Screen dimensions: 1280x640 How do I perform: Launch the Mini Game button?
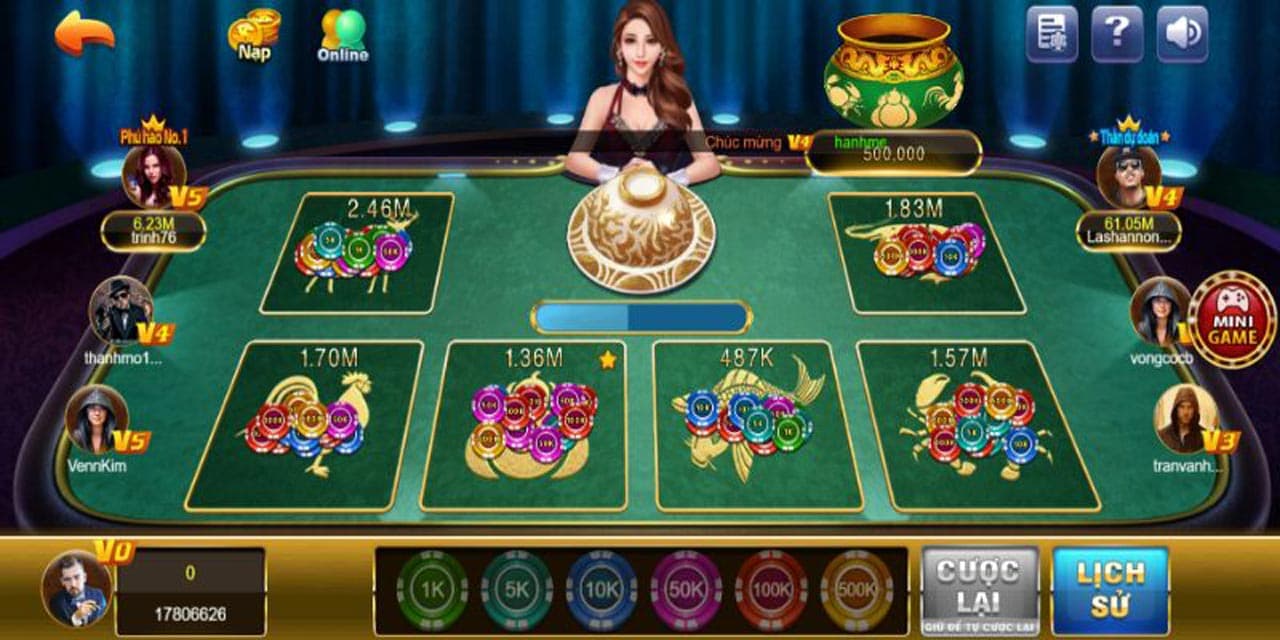click(1231, 320)
